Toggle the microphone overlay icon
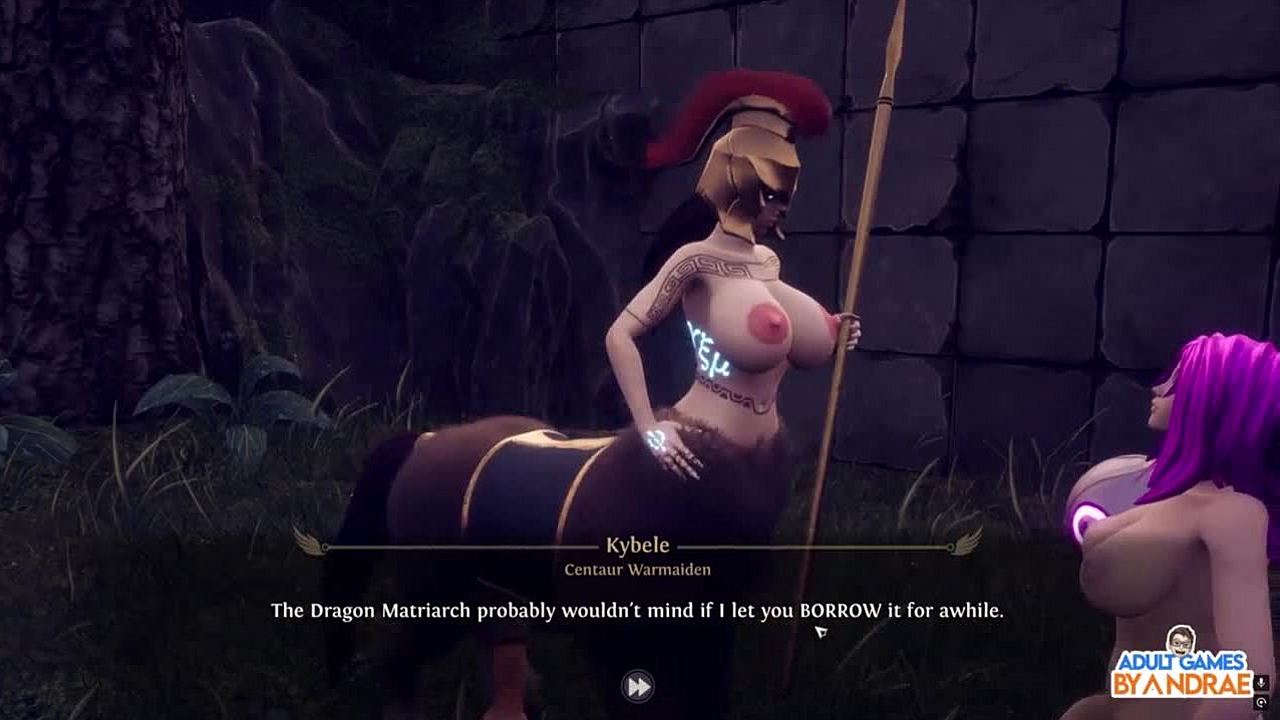 tap(1262, 683)
